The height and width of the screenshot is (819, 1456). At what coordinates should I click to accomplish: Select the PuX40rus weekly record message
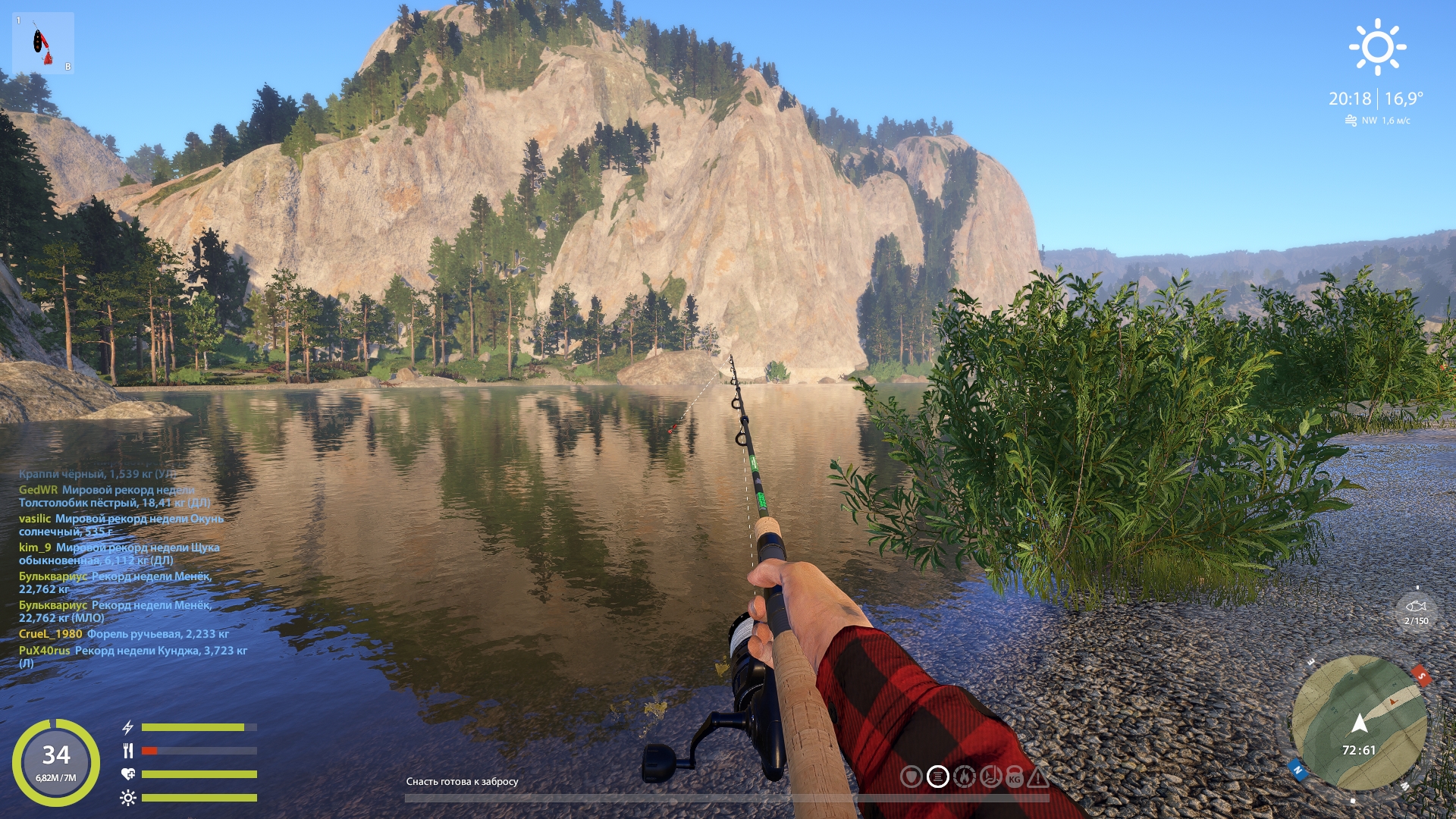point(133,656)
